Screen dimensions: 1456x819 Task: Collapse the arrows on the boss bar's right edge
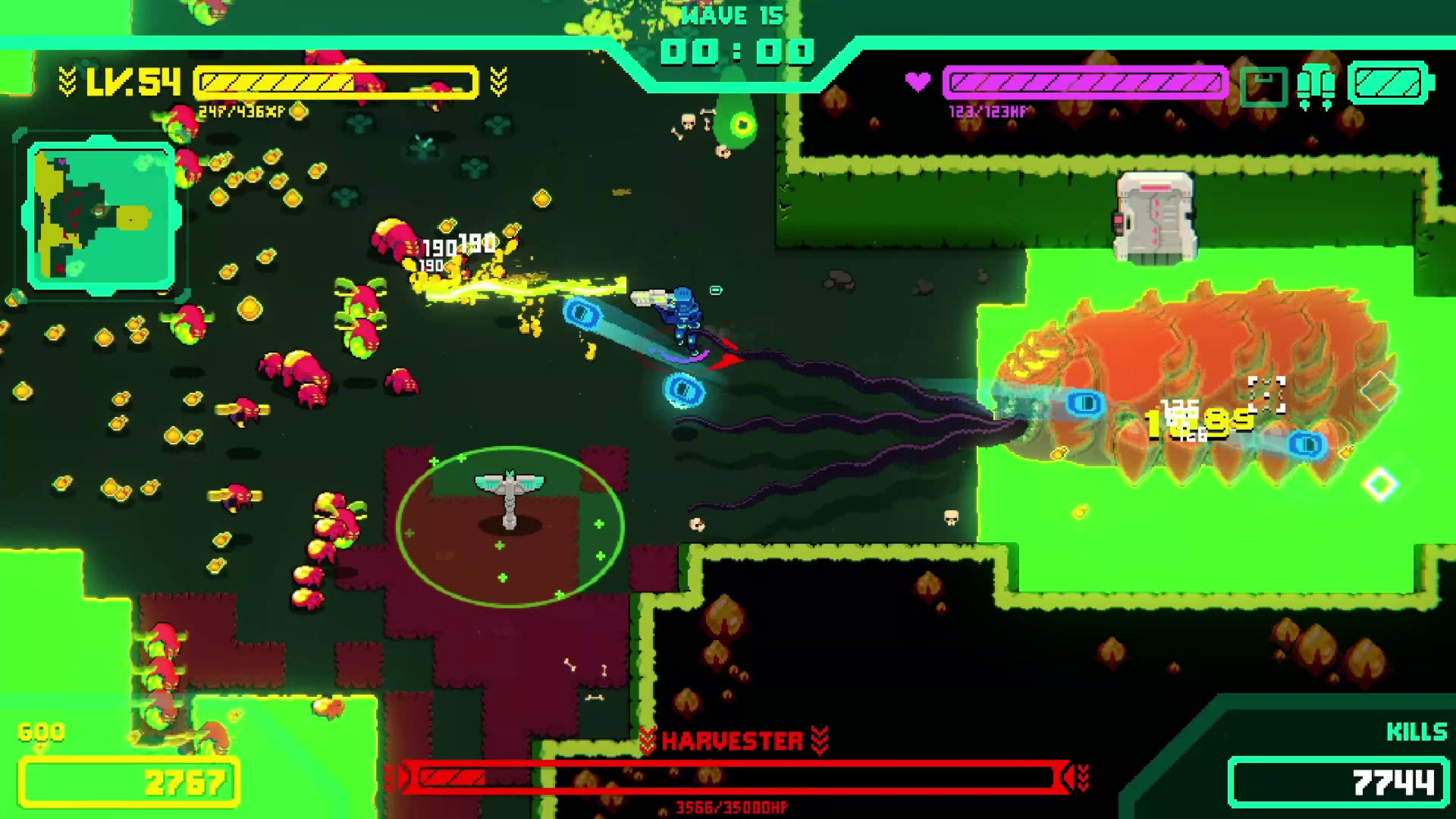[1077, 775]
